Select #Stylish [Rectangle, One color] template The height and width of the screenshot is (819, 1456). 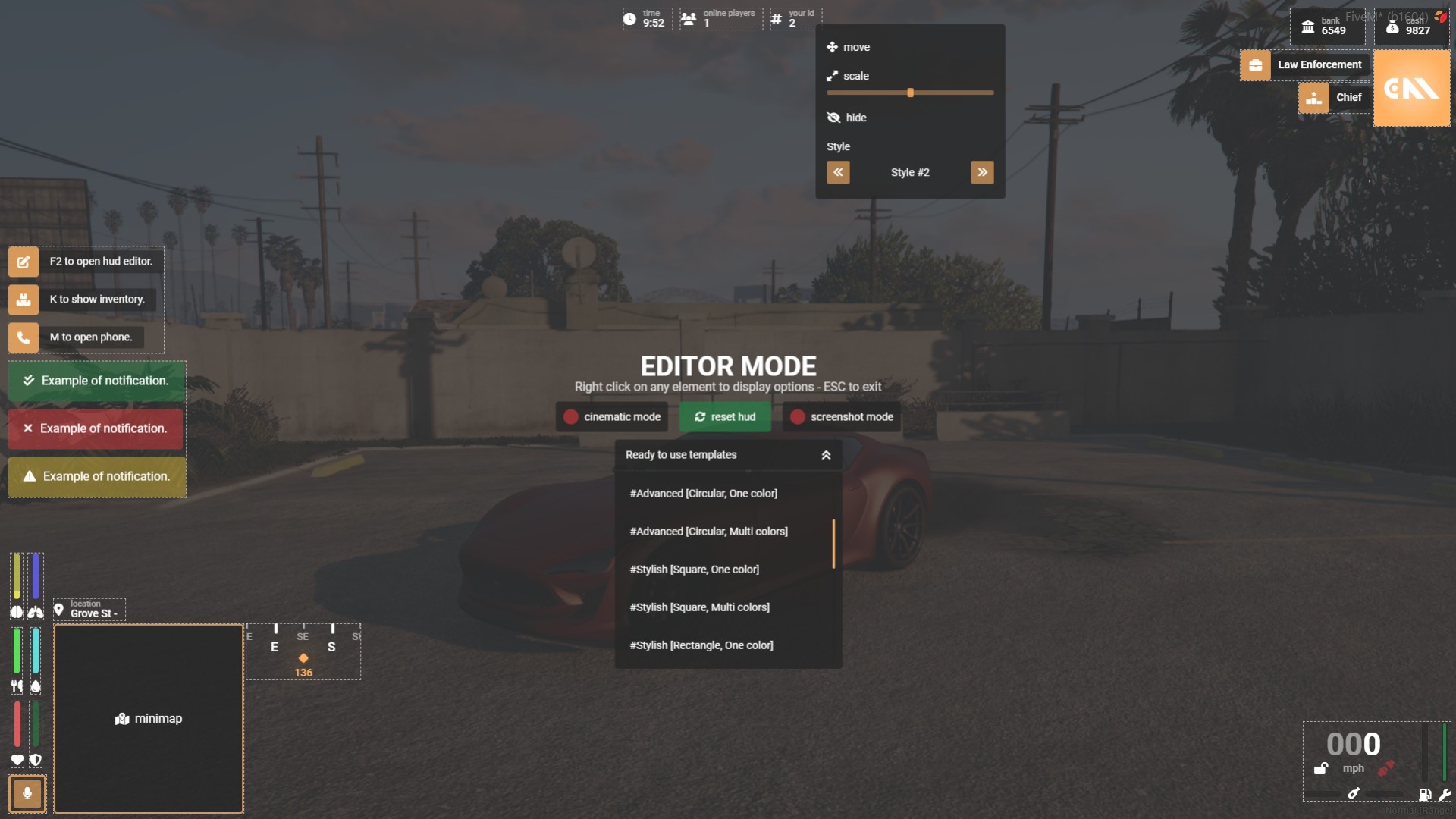701,645
